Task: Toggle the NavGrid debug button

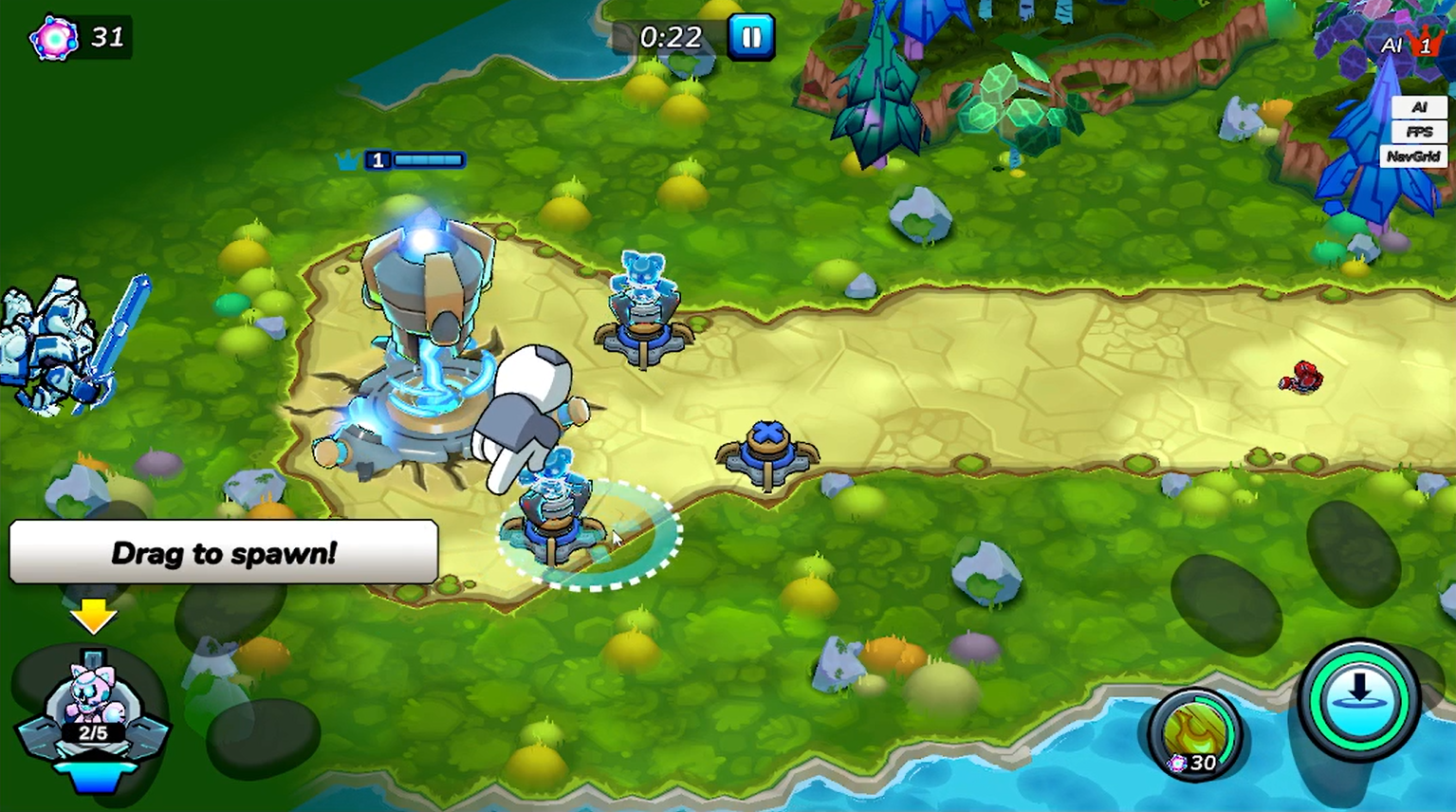Action: [1413, 157]
